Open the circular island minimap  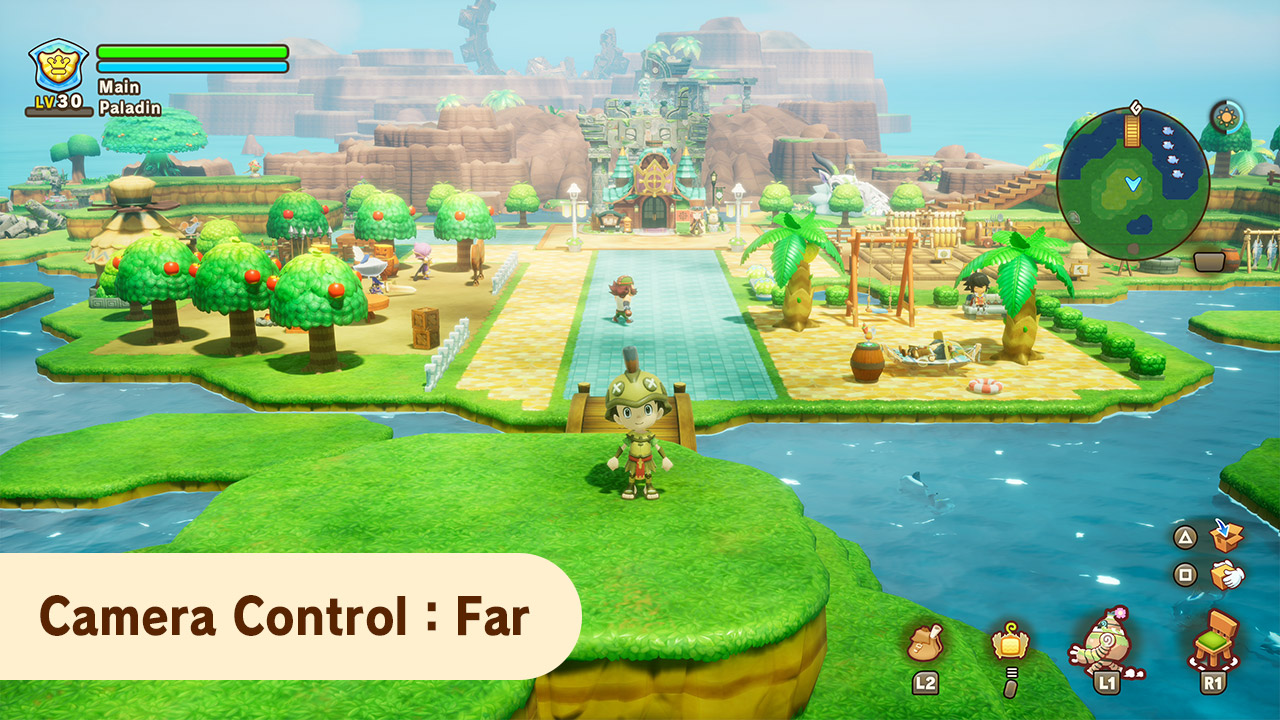(x=1133, y=184)
